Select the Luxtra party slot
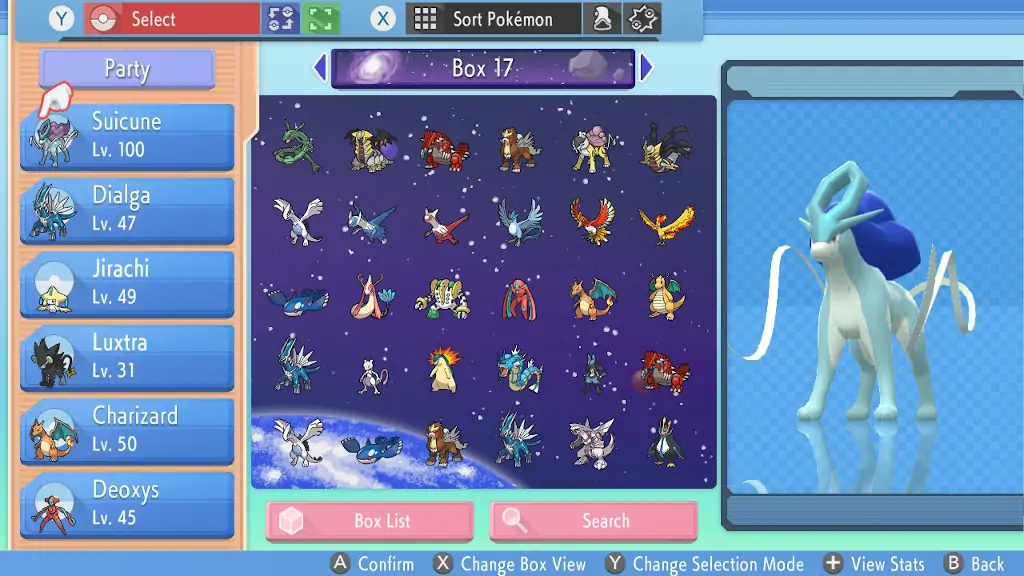This screenshot has height=576, width=1024. coord(127,357)
